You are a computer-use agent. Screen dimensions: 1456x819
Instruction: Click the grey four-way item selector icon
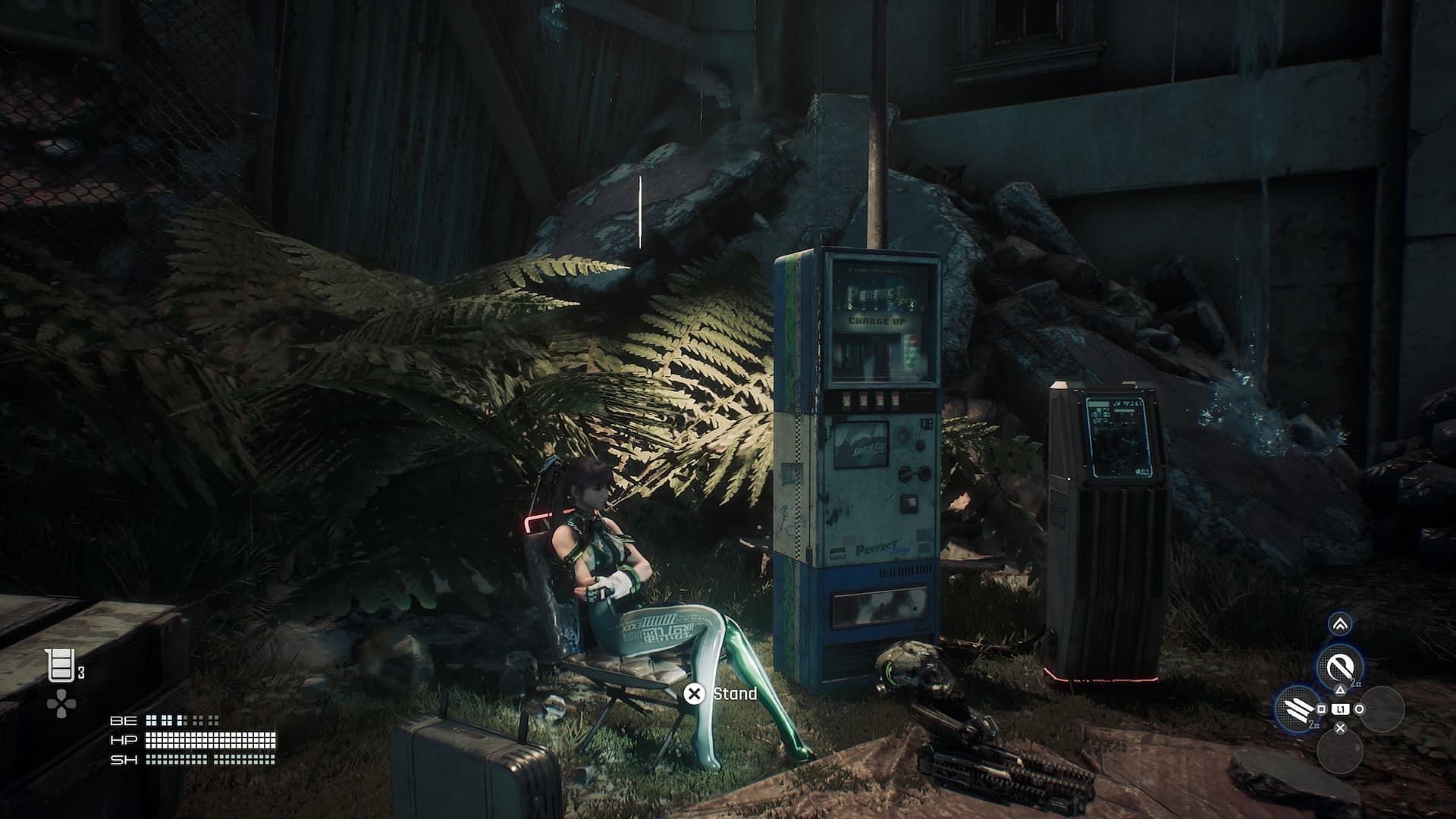[61, 704]
